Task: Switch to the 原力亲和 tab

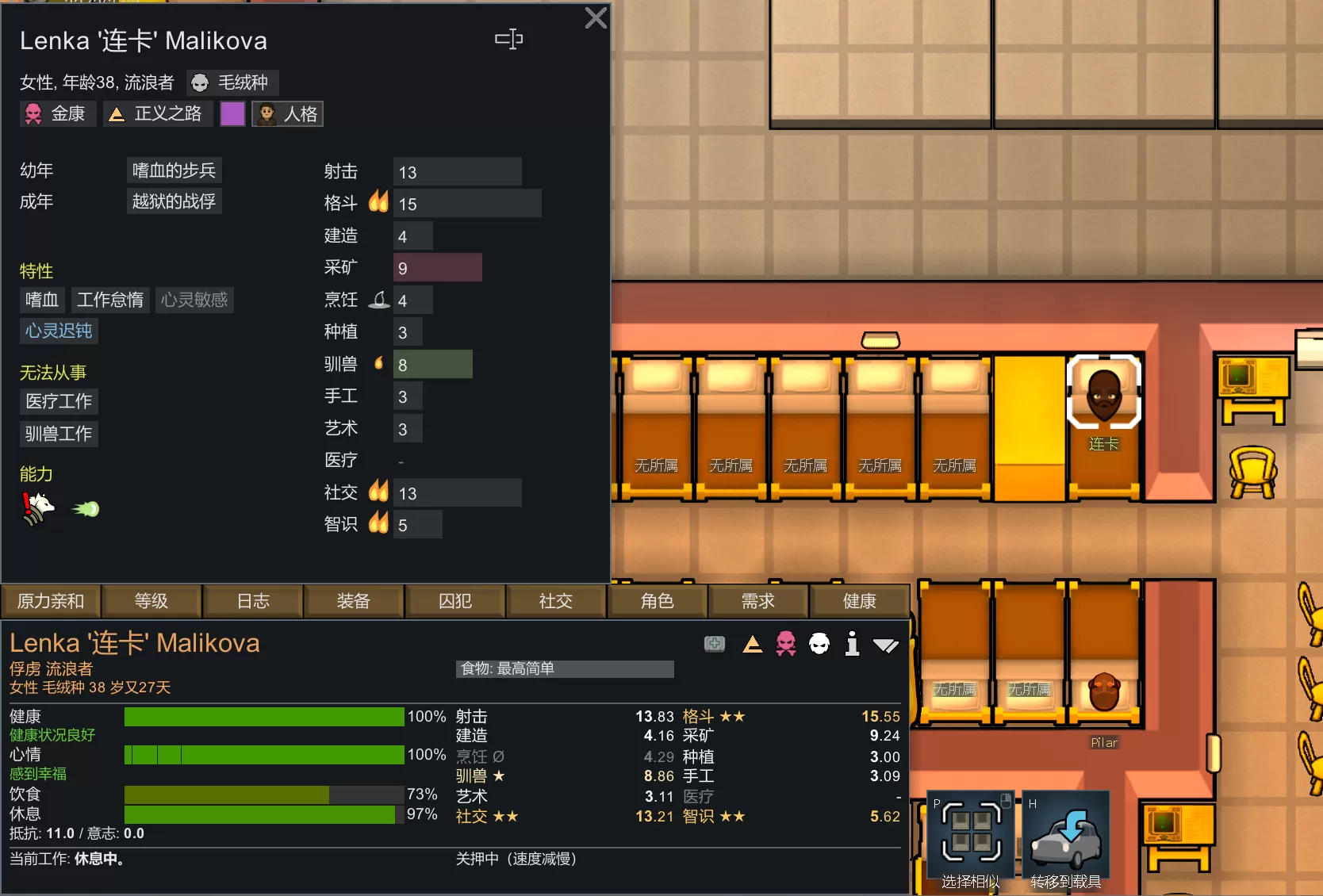Action: coord(51,601)
